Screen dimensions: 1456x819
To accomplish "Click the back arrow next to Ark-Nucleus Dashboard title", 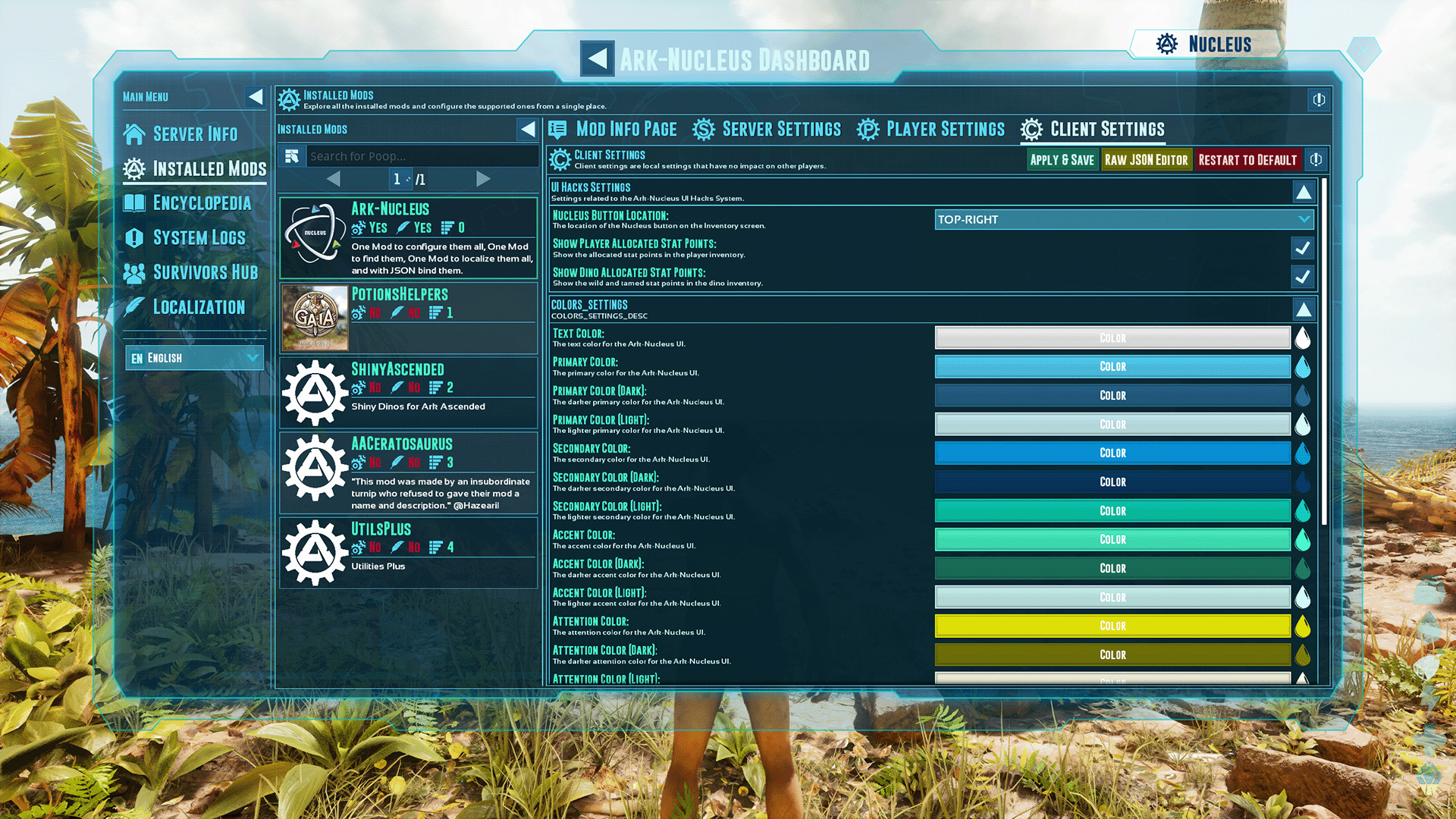I will pos(597,58).
